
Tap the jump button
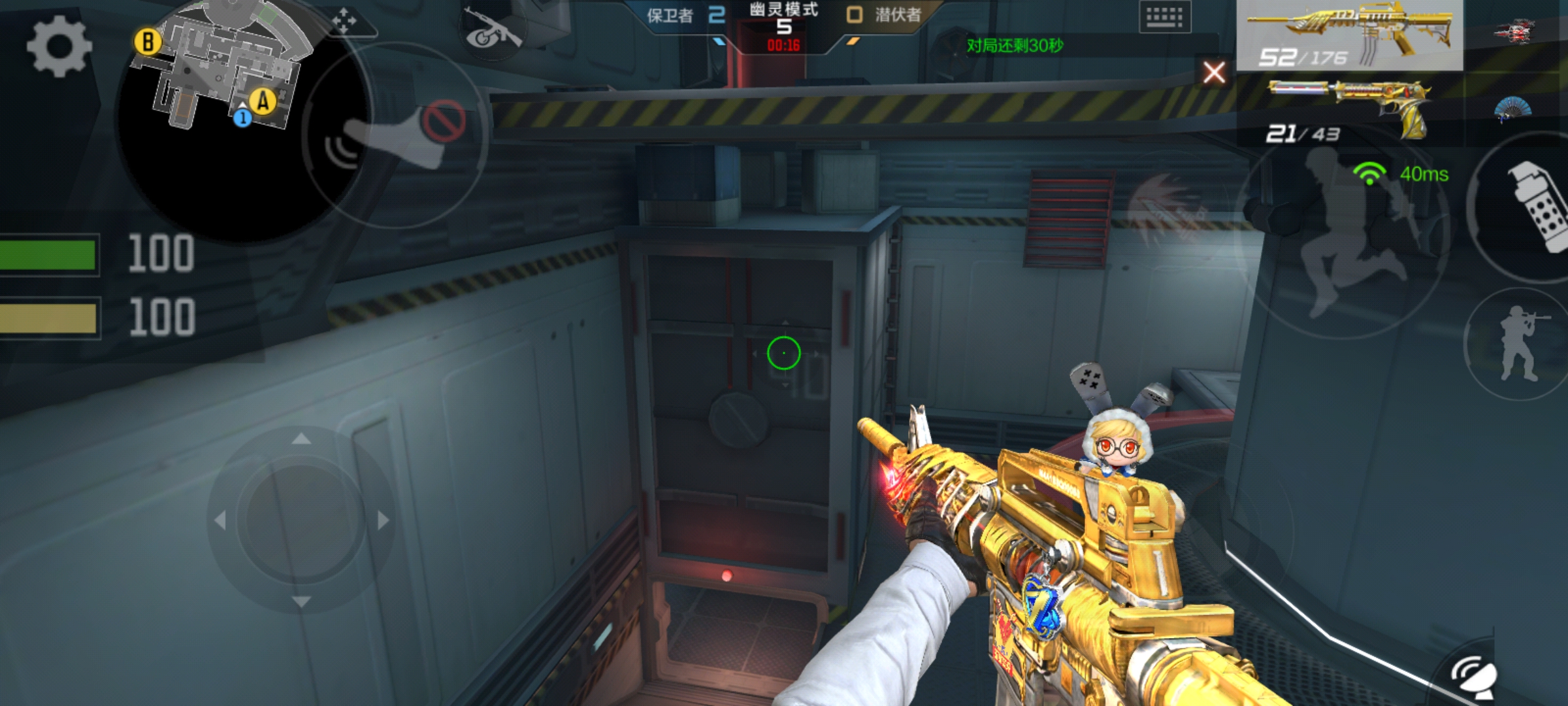coord(1346,242)
